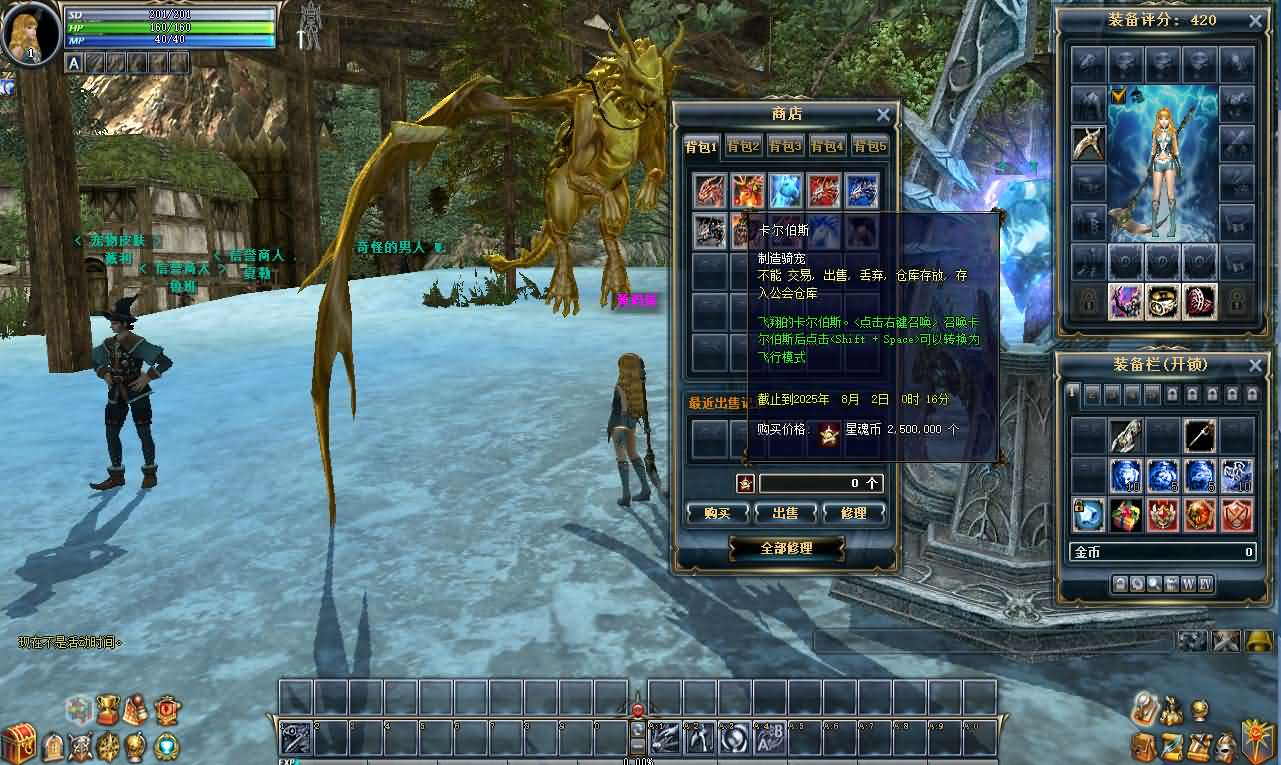Open the 背包3 tab
Viewport: 1281px width, 765px height.
[x=785, y=146]
